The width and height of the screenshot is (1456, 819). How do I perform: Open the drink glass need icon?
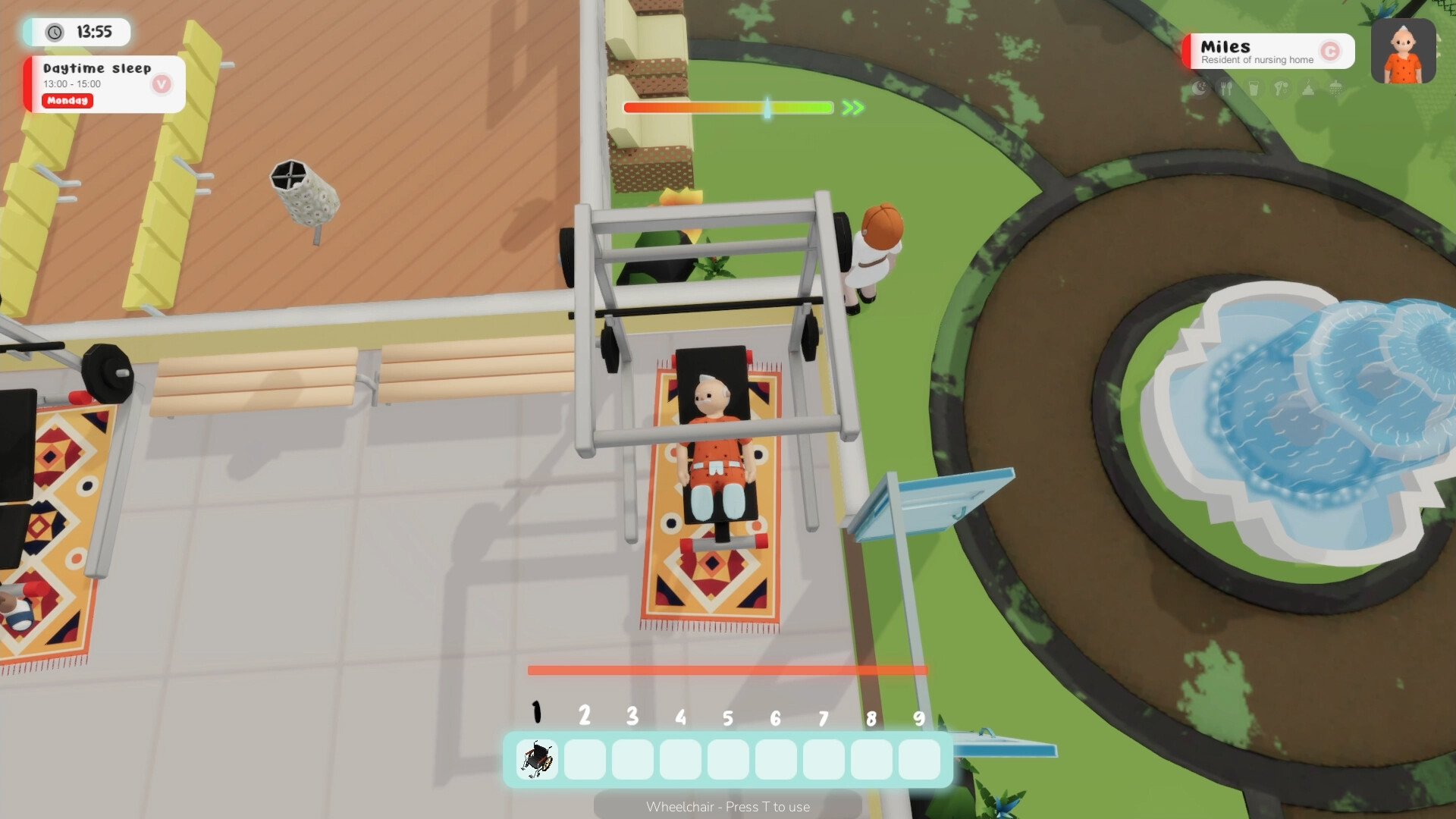(x=1254, y=88)
